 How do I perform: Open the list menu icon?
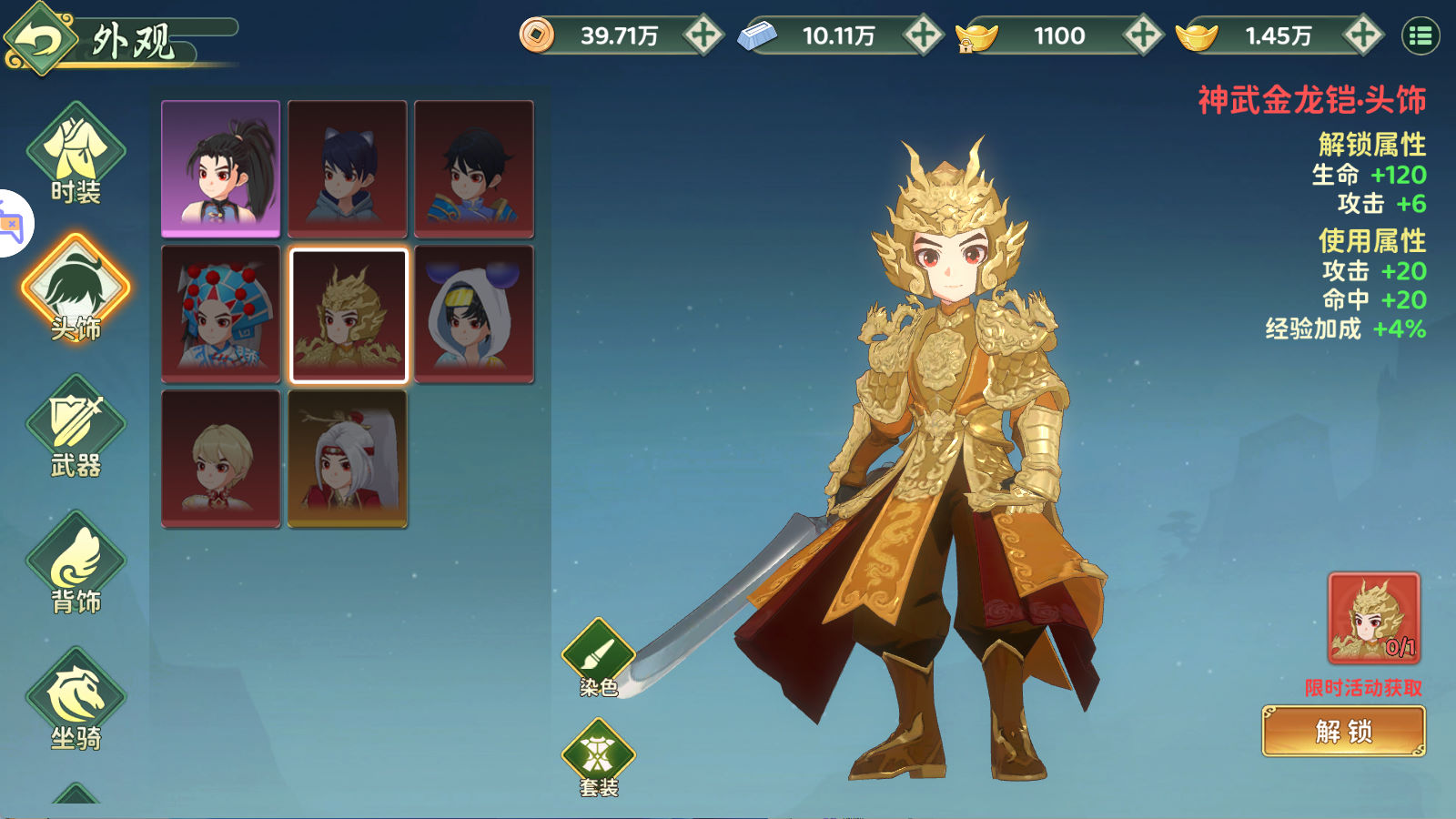coord(1421,36)
